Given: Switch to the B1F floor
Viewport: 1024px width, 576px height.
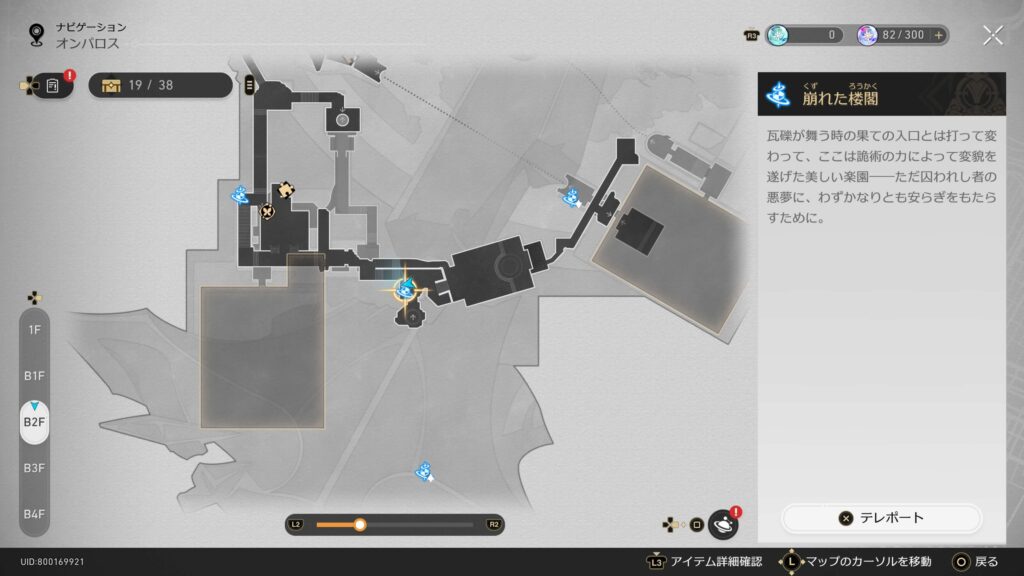Looking at the screenshot, I should (x=35, y=376).
